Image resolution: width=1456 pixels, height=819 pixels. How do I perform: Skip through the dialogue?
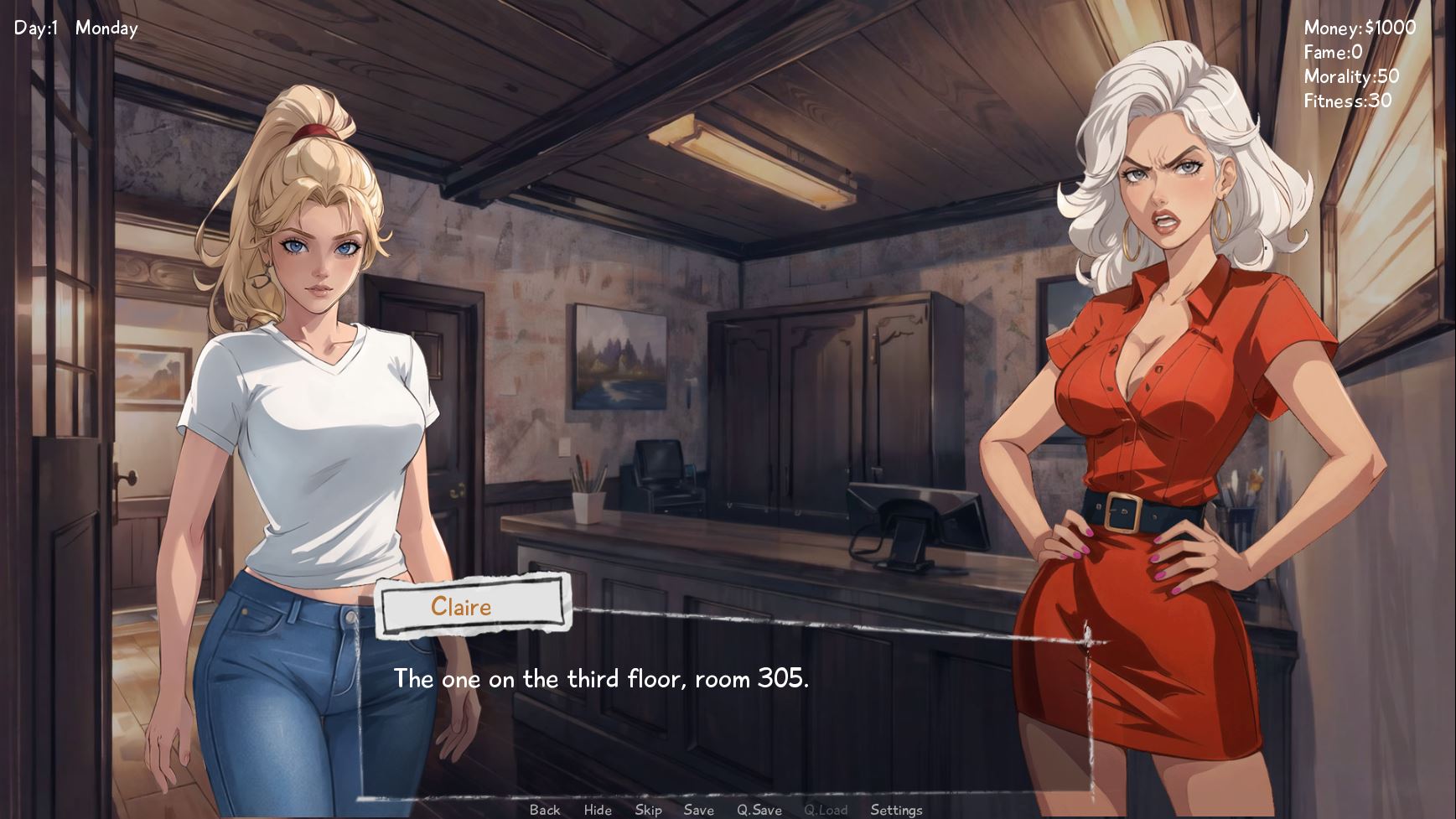[x=648, y=809]
